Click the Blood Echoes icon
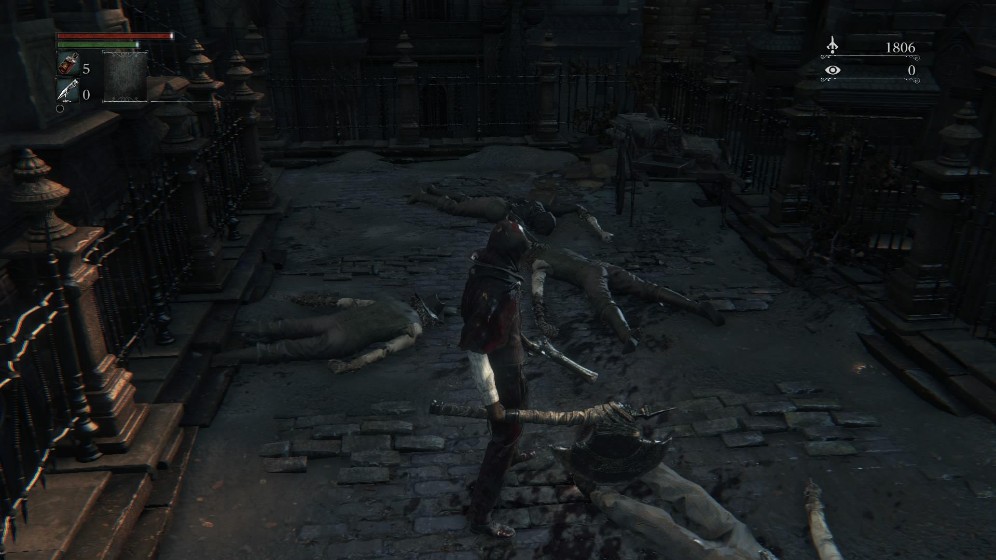This screenshot has width=996, height=560. (x=831, y=46)
